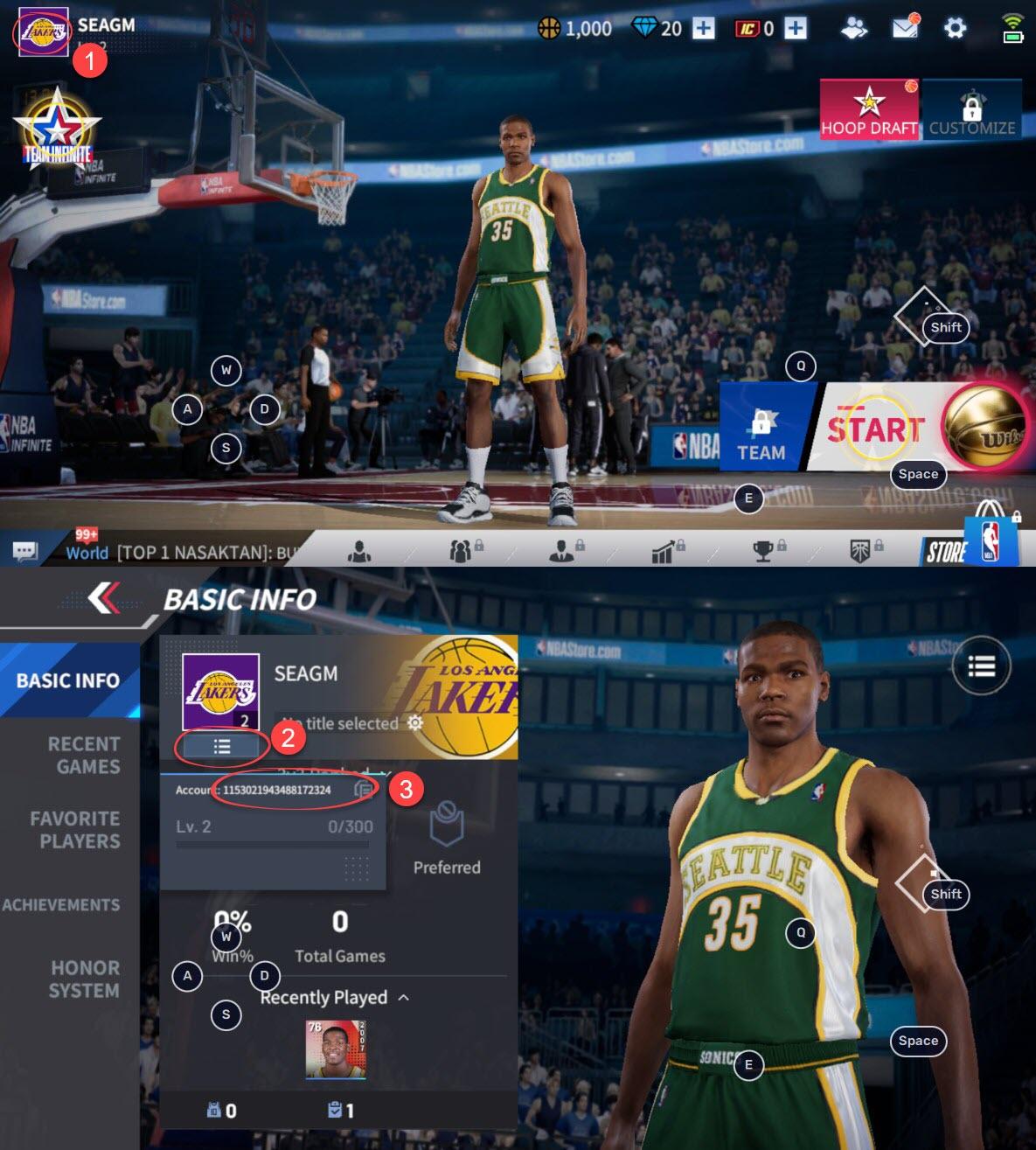Open the gear settings icon in top bar
Image resolution: width=1036 pixels, height=1150 pixels.
[955, 28]
